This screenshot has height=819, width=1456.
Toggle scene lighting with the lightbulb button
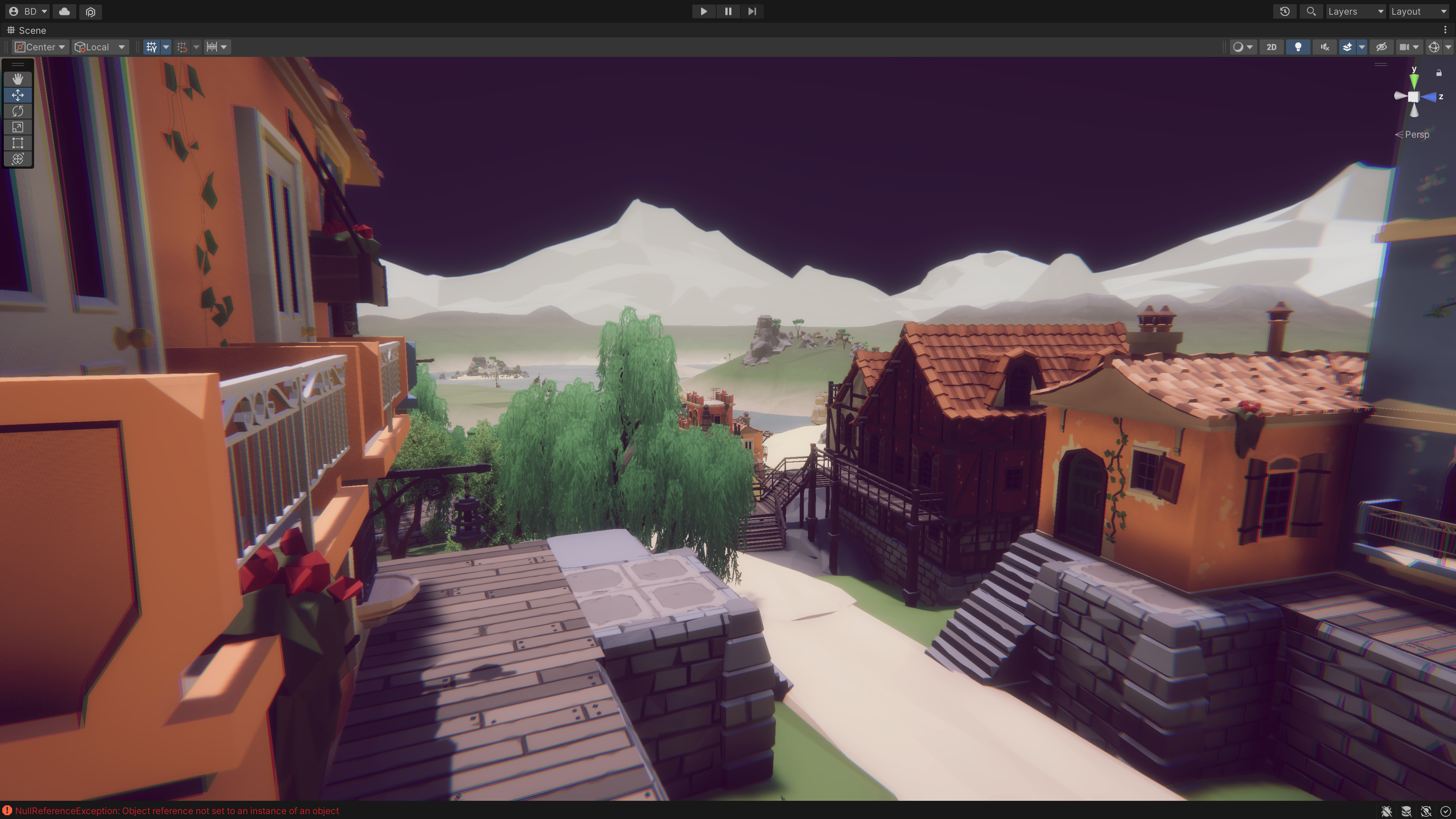1298,47
